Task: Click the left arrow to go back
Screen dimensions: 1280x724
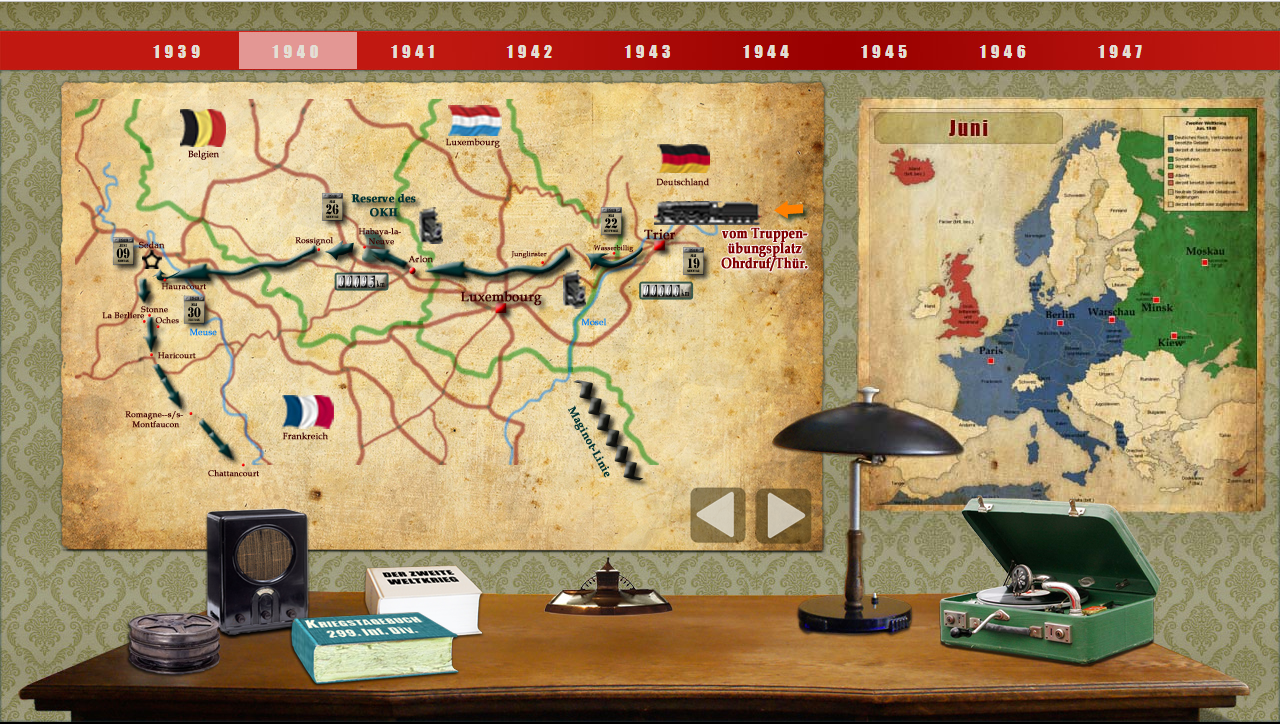Action: [717, 515]
